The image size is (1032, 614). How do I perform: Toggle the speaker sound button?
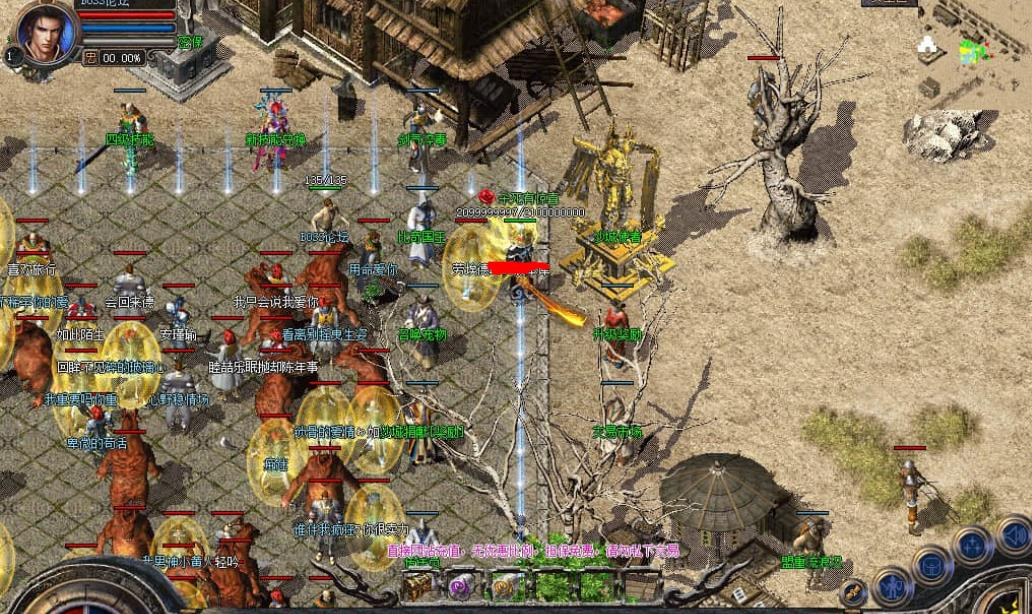1014,534
